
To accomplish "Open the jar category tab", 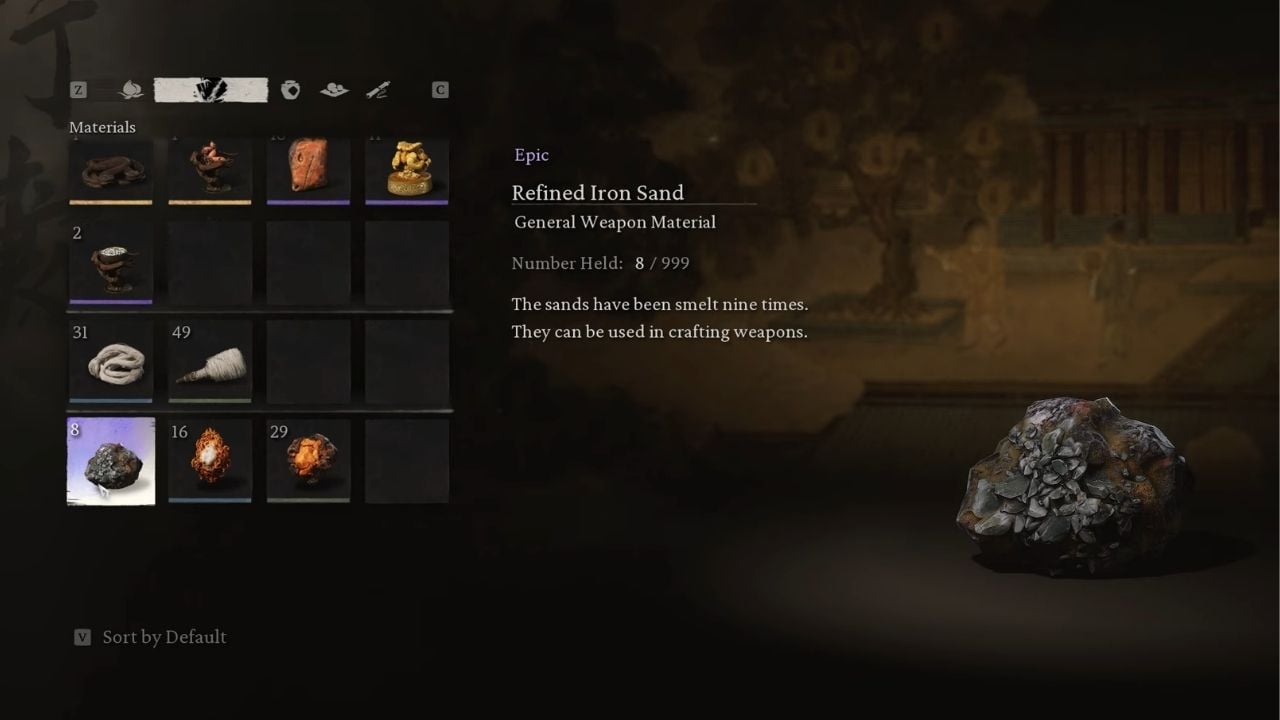I will (291, 90).
